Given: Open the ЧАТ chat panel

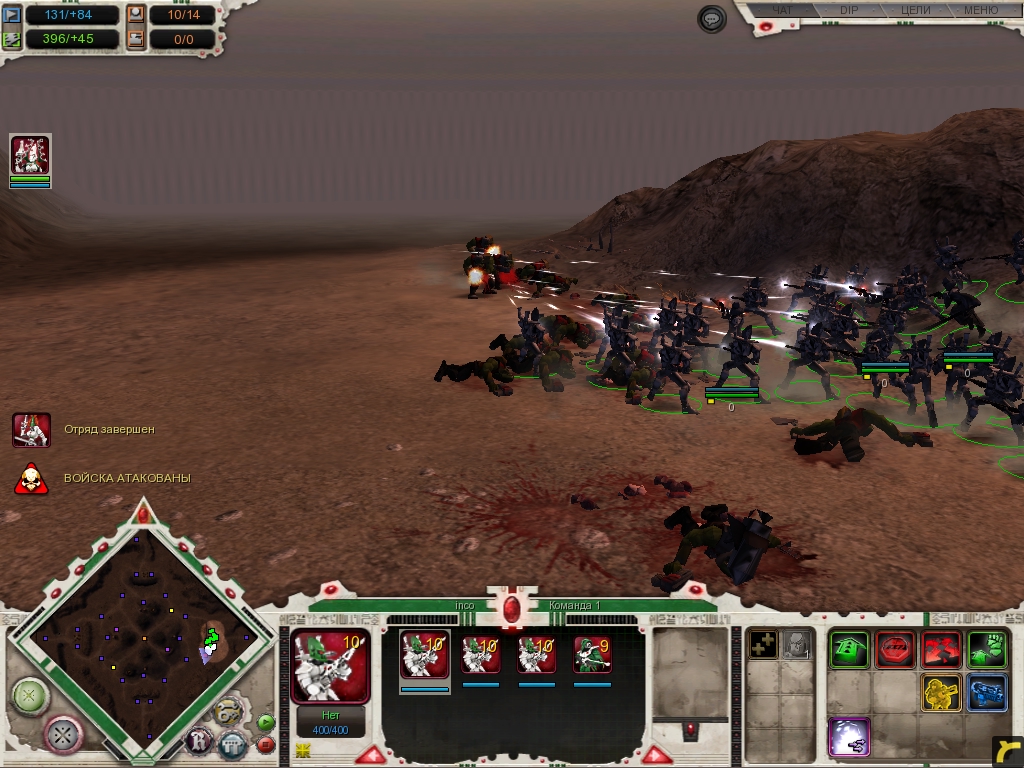Looking at the screenshot, I should [783, 10].
